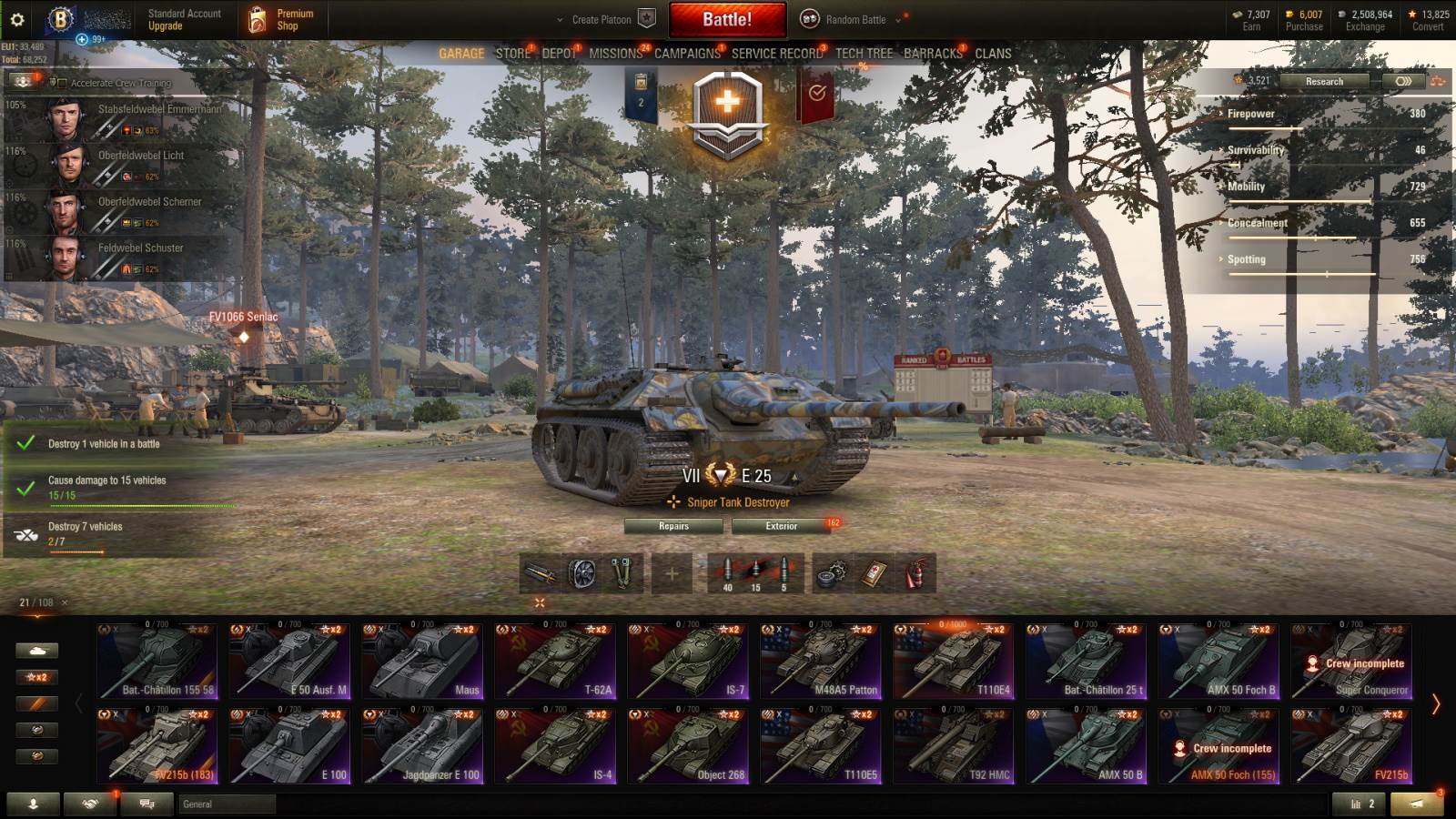Enable Accelerate Crew Training
The height and width of the screenshot is (819, 1456).
(x=61, y=82)
